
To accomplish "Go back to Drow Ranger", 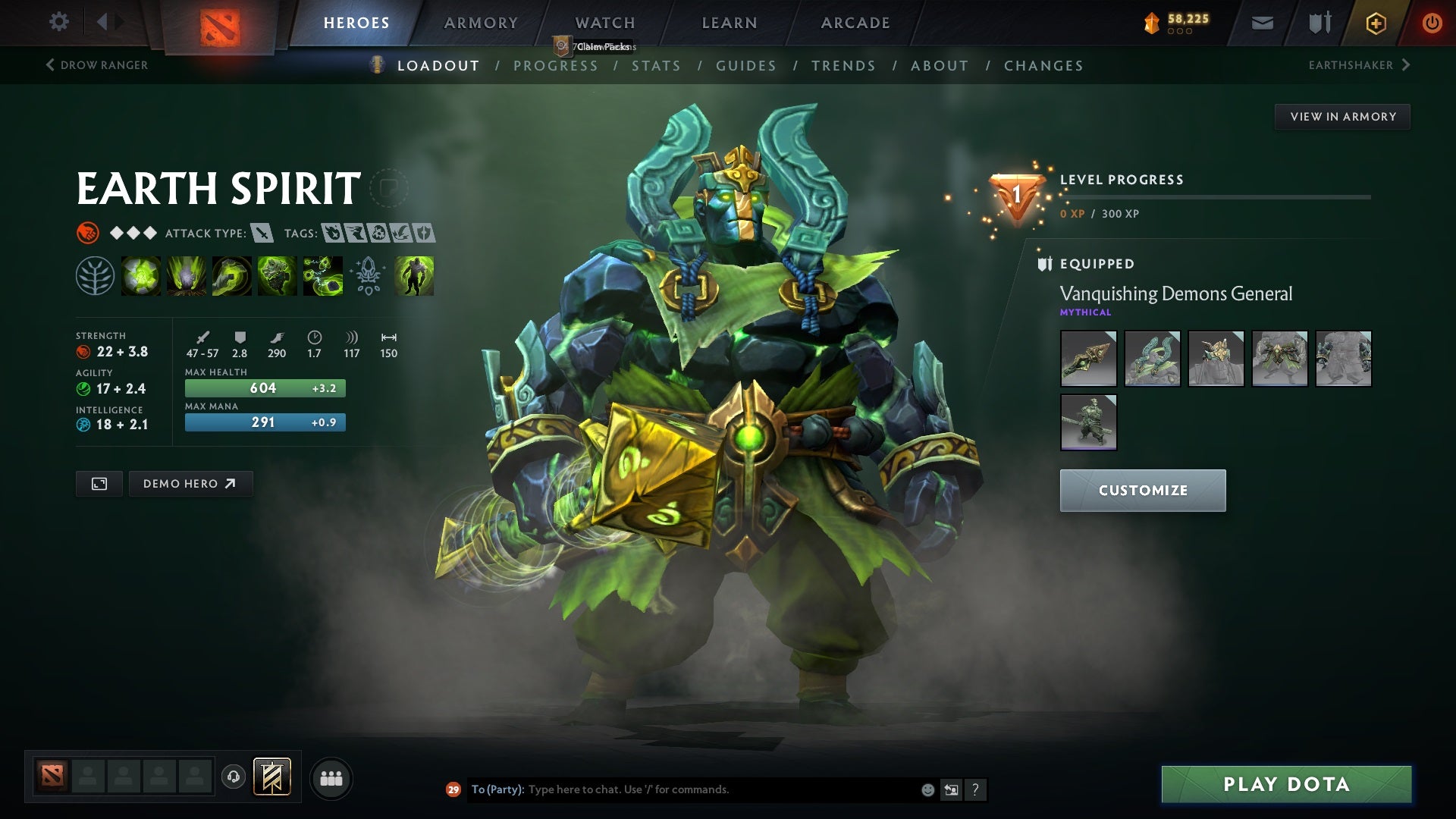I will [97, 65].
